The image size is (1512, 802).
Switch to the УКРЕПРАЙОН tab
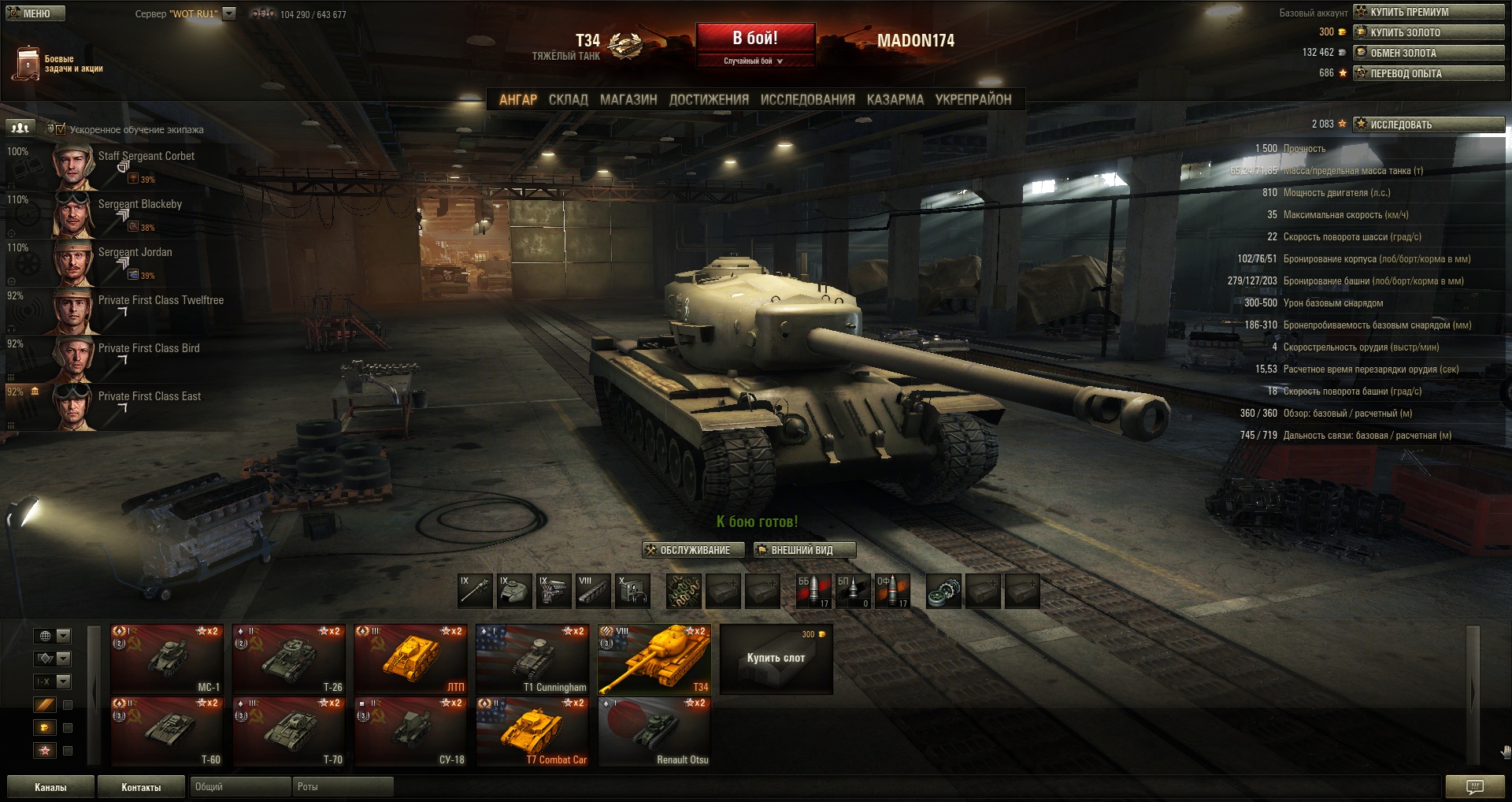pos(973,100)
